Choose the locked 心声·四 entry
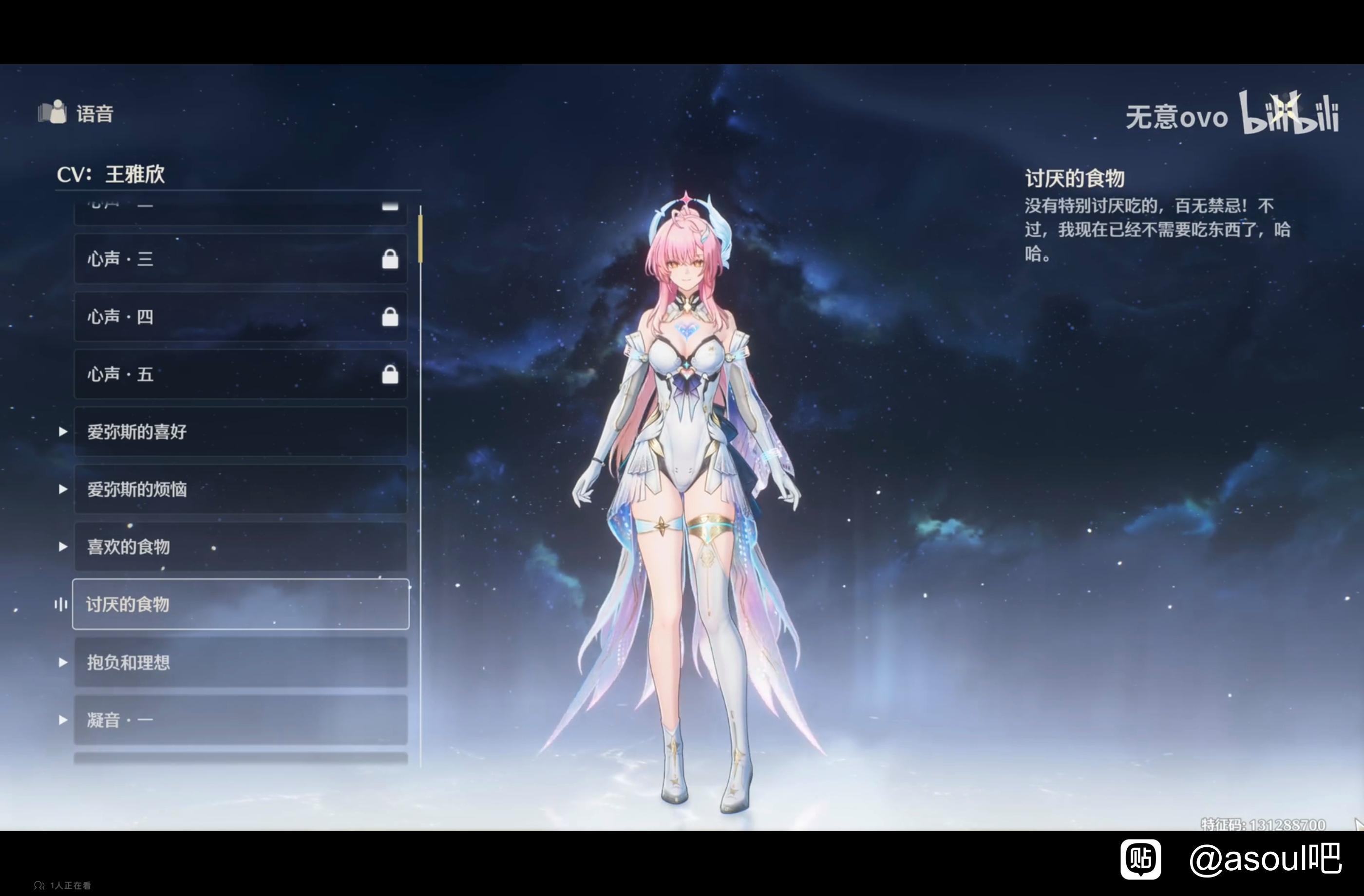 pos(240,317)
